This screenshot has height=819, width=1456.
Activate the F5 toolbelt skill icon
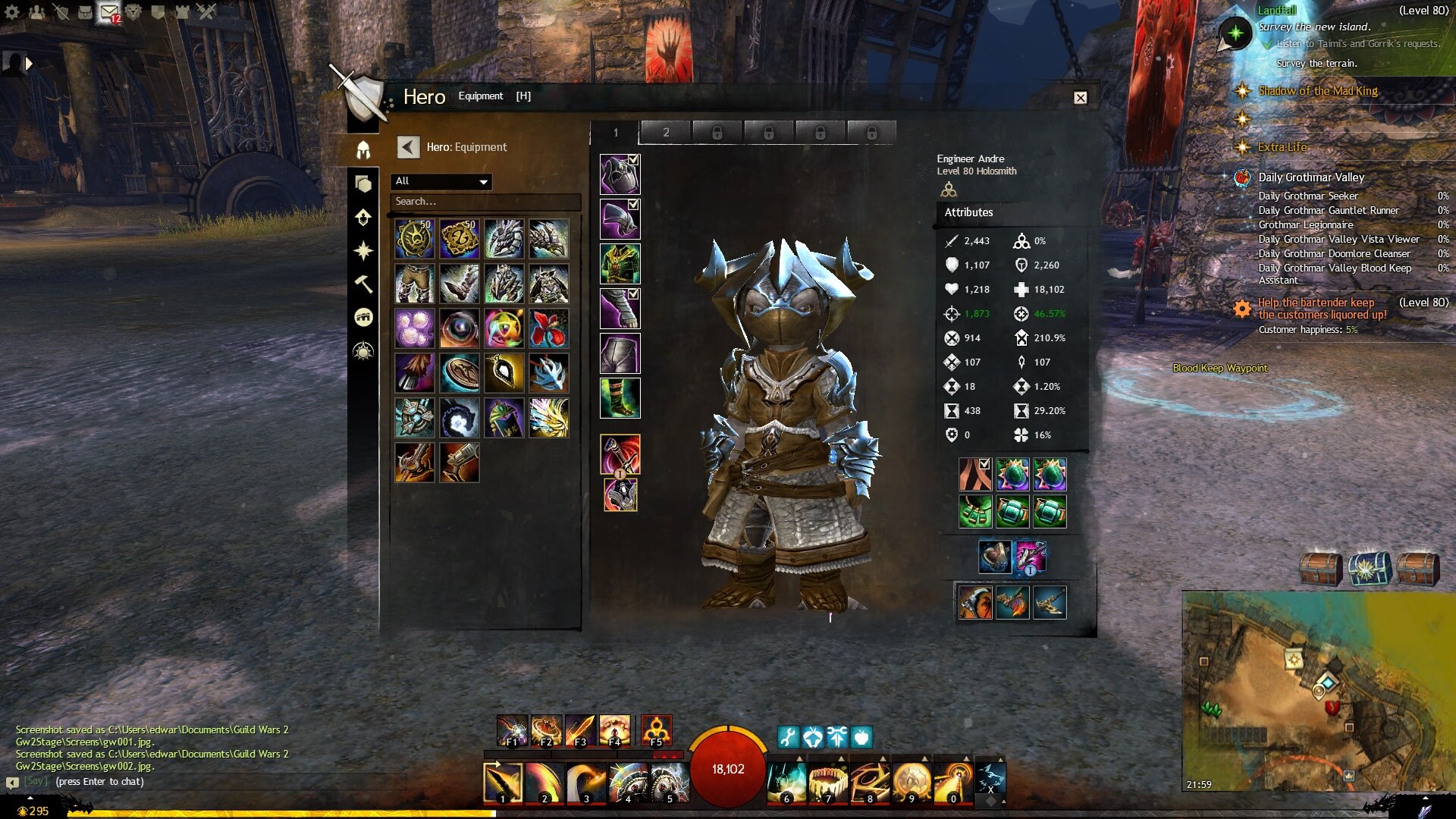tap(657, 730)
